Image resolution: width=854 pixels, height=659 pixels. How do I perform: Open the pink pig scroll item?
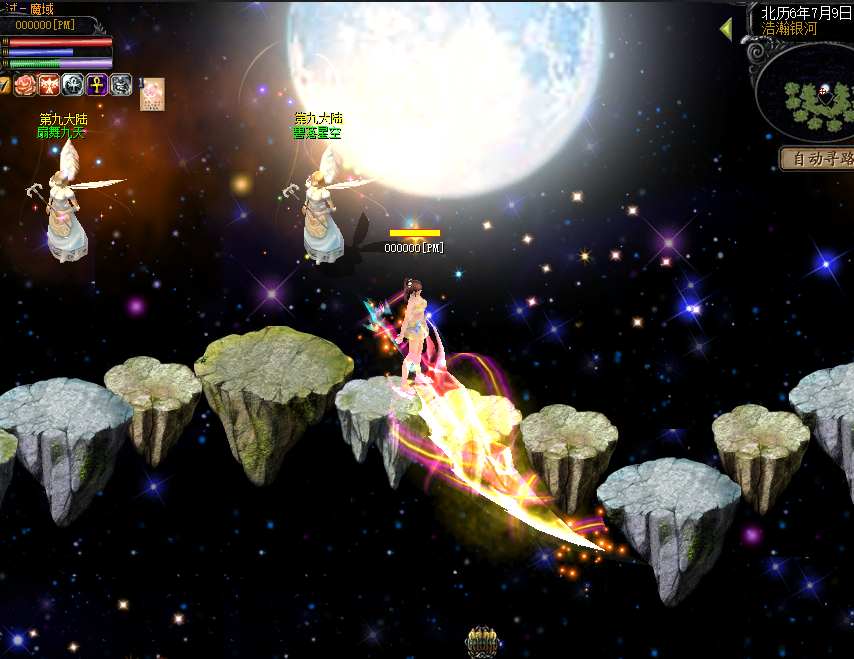pyautogui.click(x=152, y=93)
